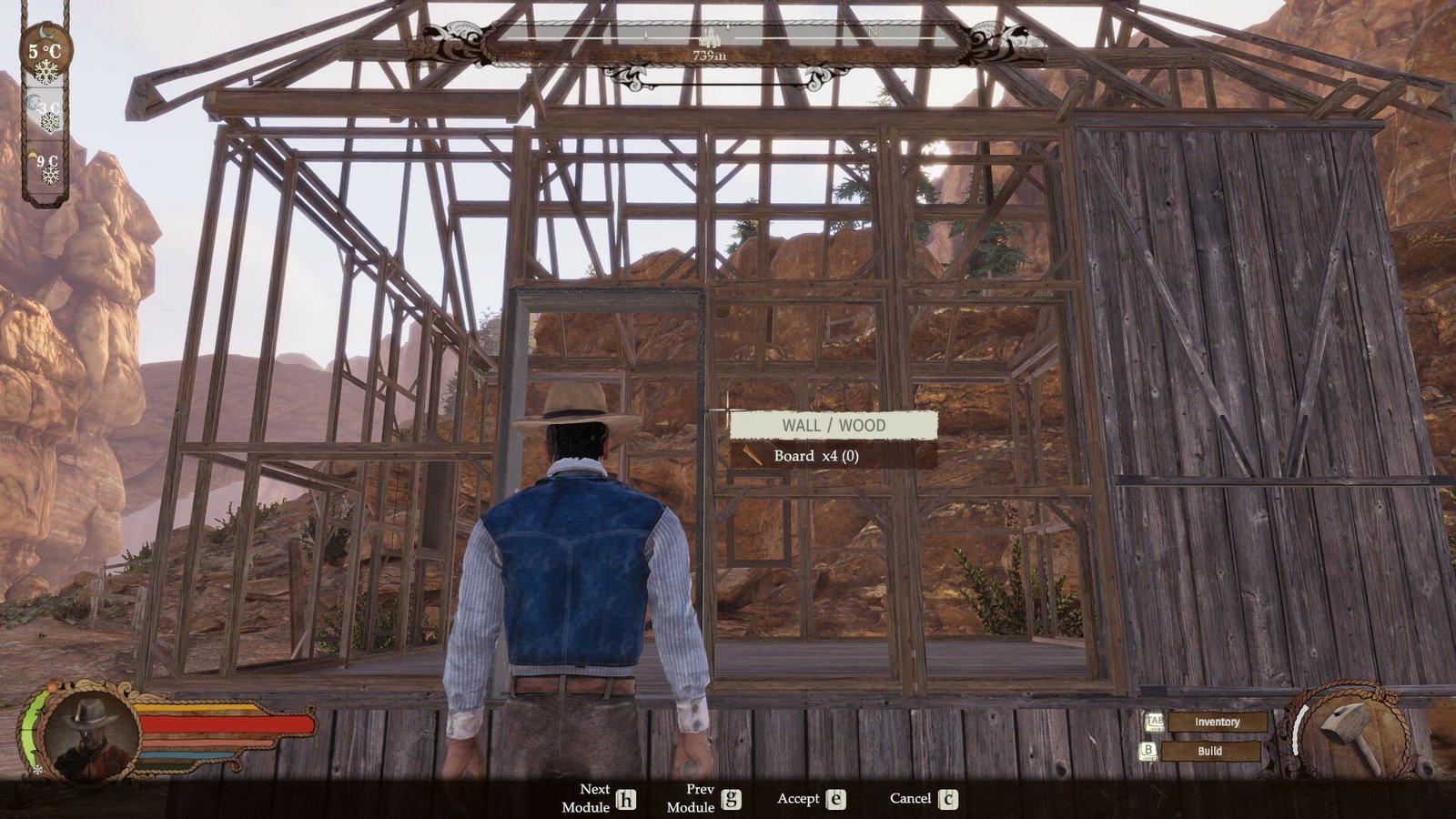Open the Inventory button
The height and width of the screenshot is (819, 1456).
point(1217,722)
